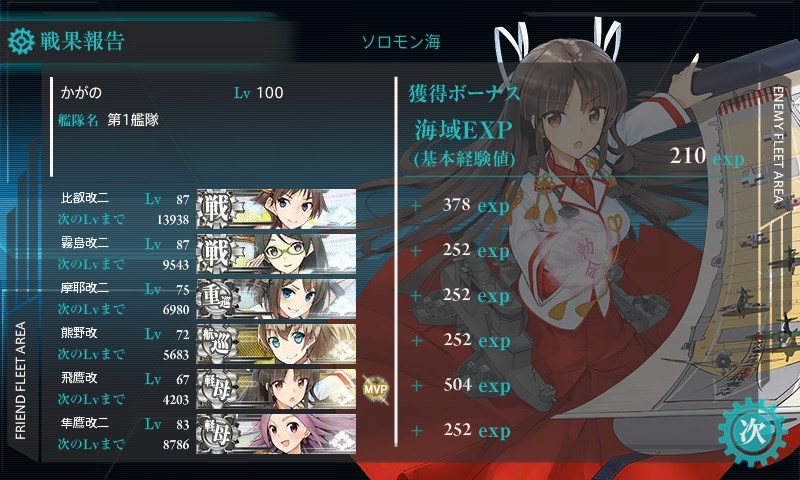Advance with the 次 (Next) gear button

[750, 431]
